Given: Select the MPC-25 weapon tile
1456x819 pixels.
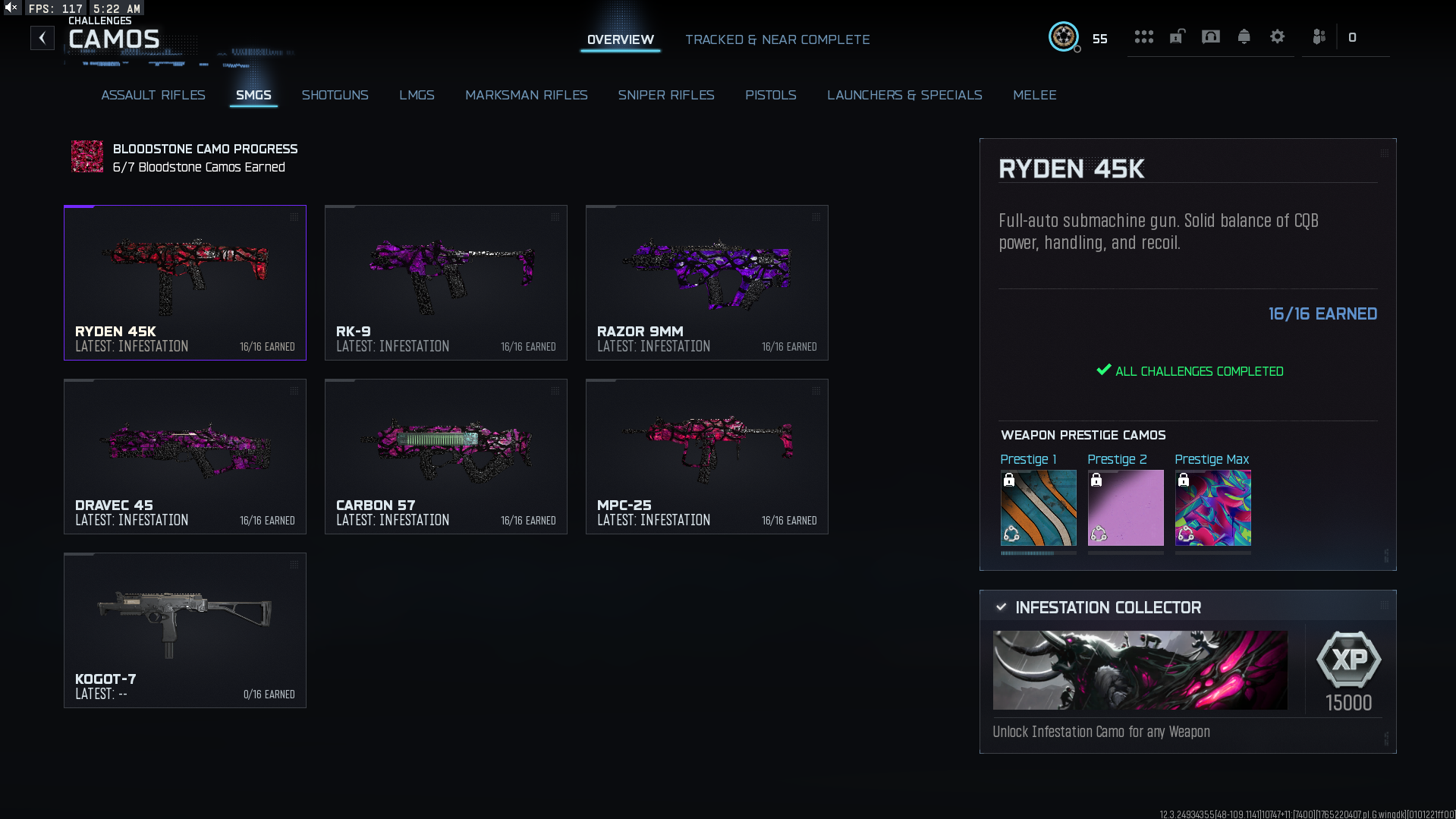Looking at the screenshot, I should coord(706,456).
